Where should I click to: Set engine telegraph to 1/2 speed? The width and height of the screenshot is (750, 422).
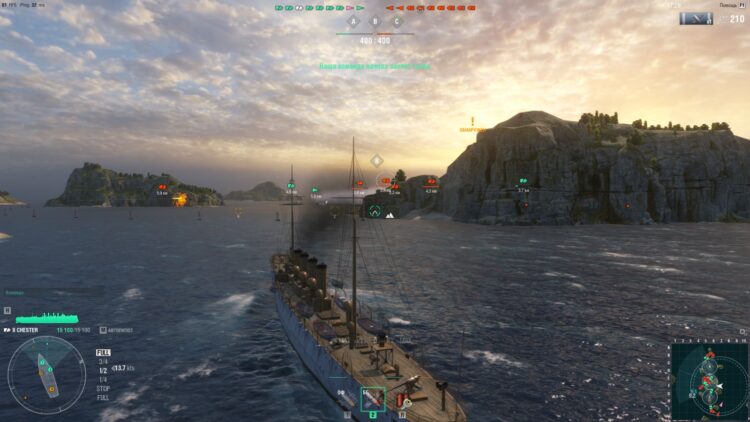(x=102, y=370)
